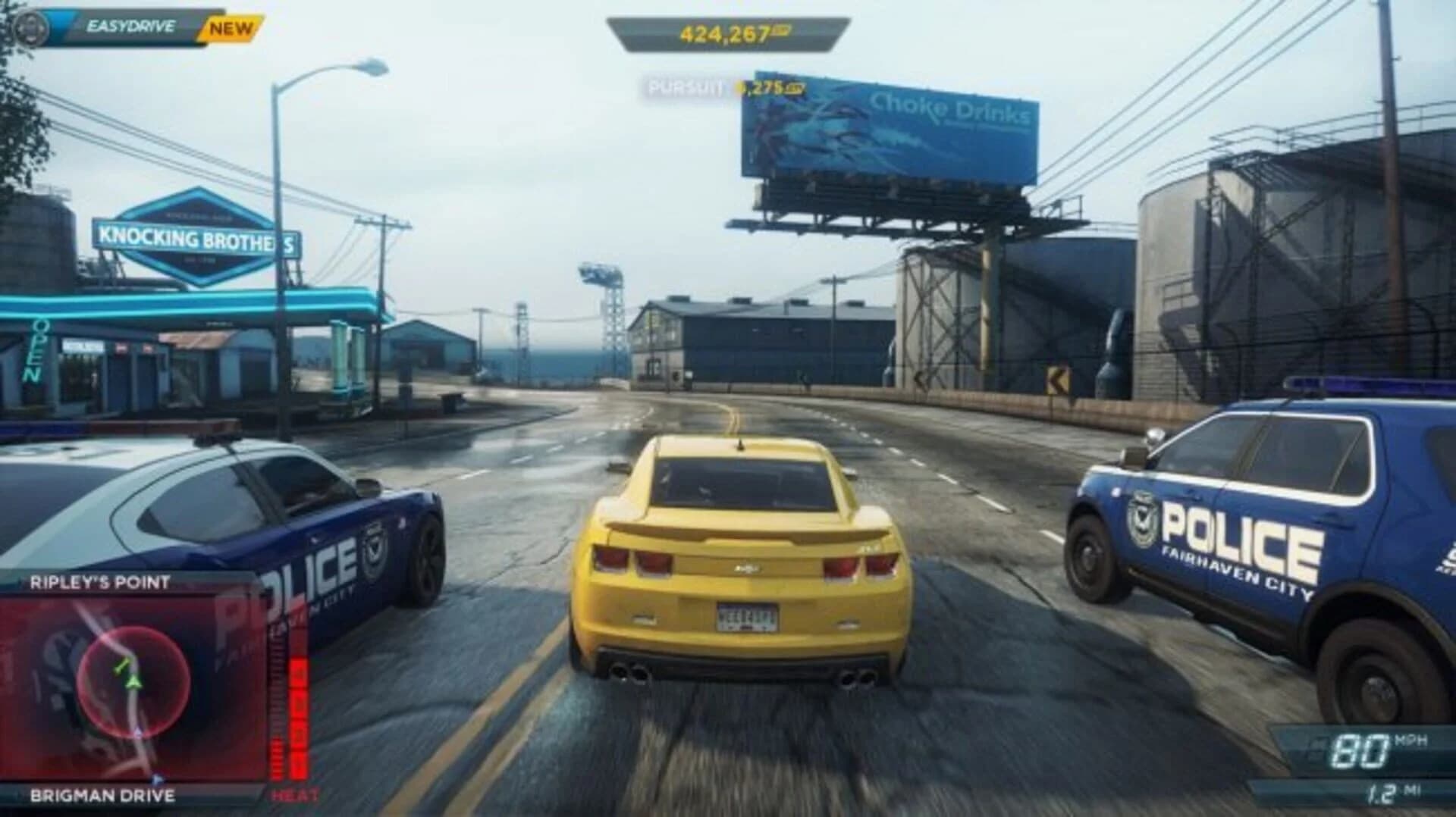Click the coin icon beside the 424,267 counter

tap(781, 33)
